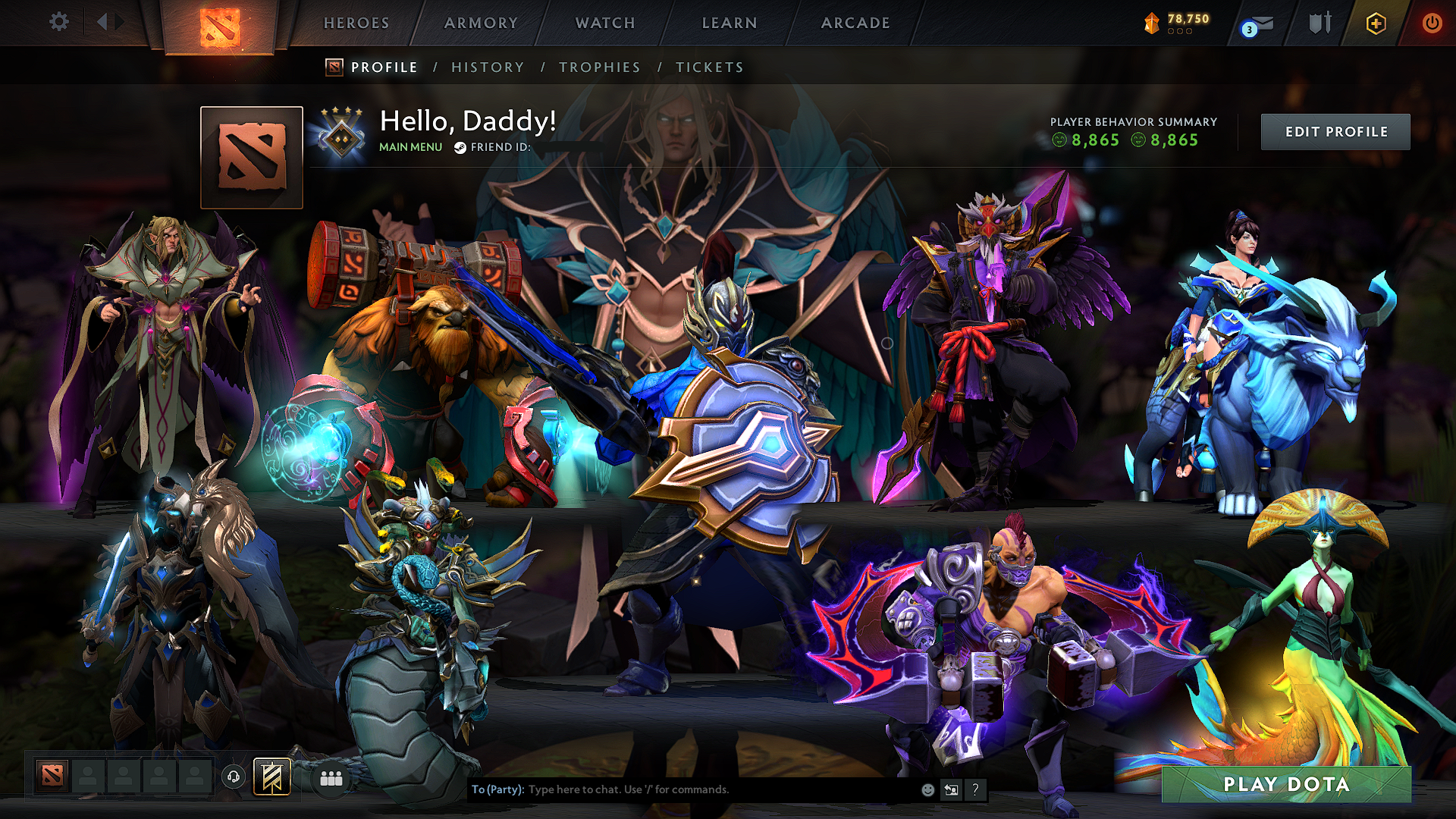Viewport: 1456px width, 819px height.
Task: Toggle party voice chat with the headset icon
Action: (x=234, y=777)
